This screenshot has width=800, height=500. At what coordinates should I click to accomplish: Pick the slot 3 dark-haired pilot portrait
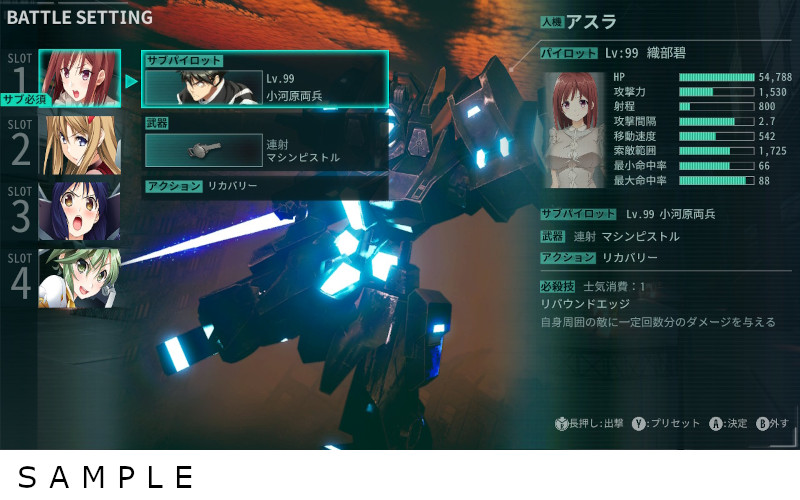click(x=80, y=212)
